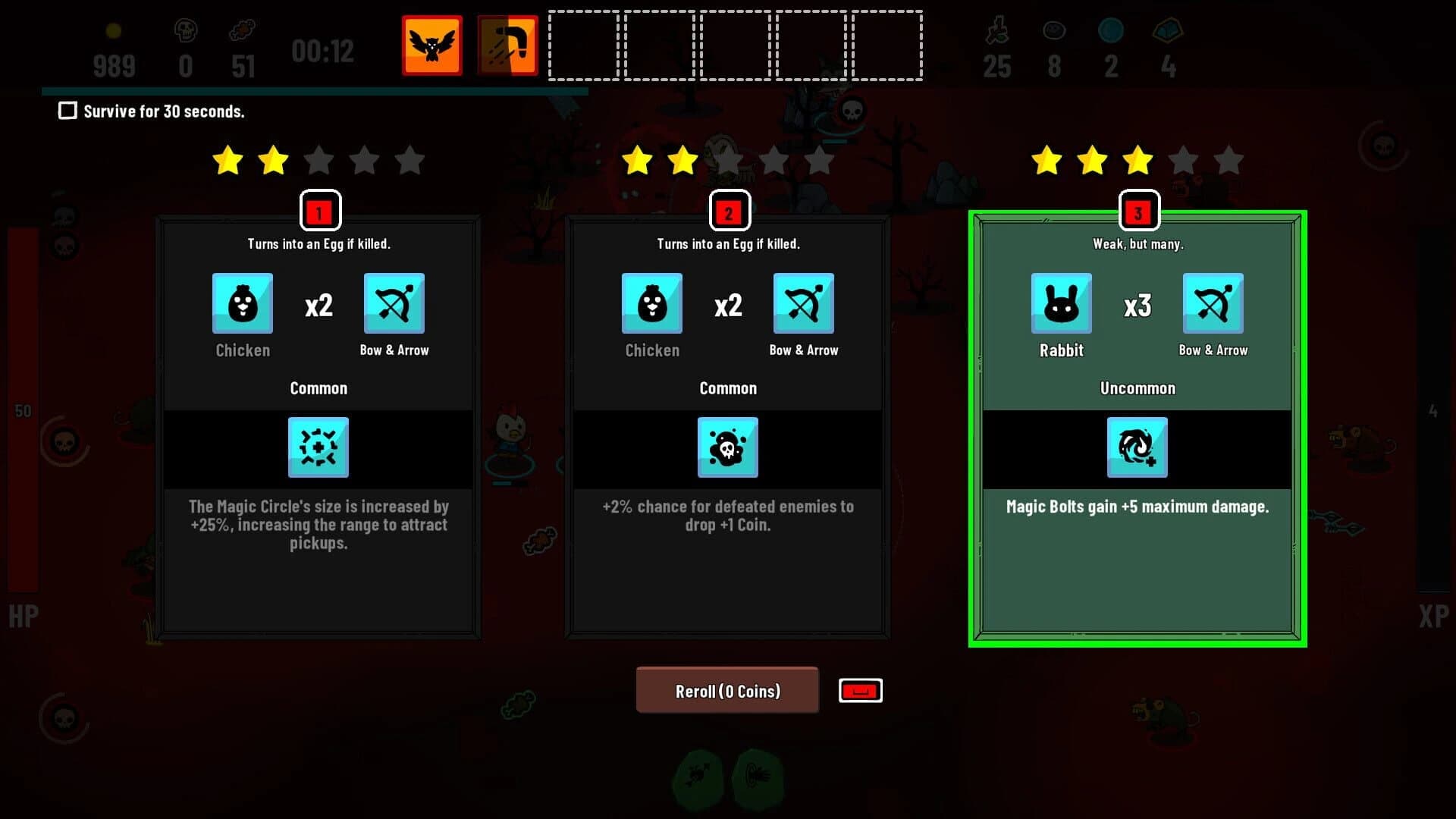Click the Magic Circle size bonus icon

click(318, 447)
